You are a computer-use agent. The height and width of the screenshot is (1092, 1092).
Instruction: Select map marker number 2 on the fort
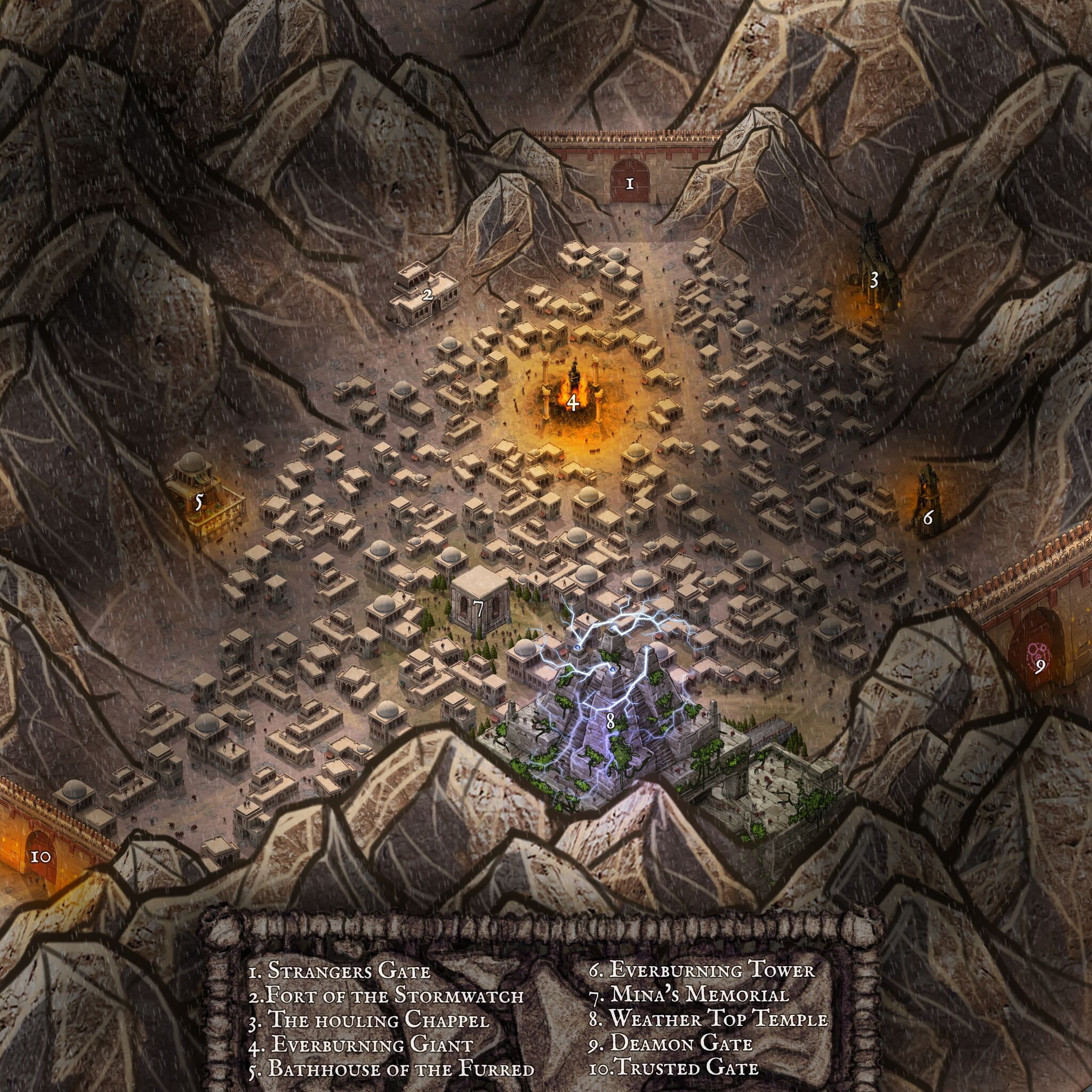[428, 293]
